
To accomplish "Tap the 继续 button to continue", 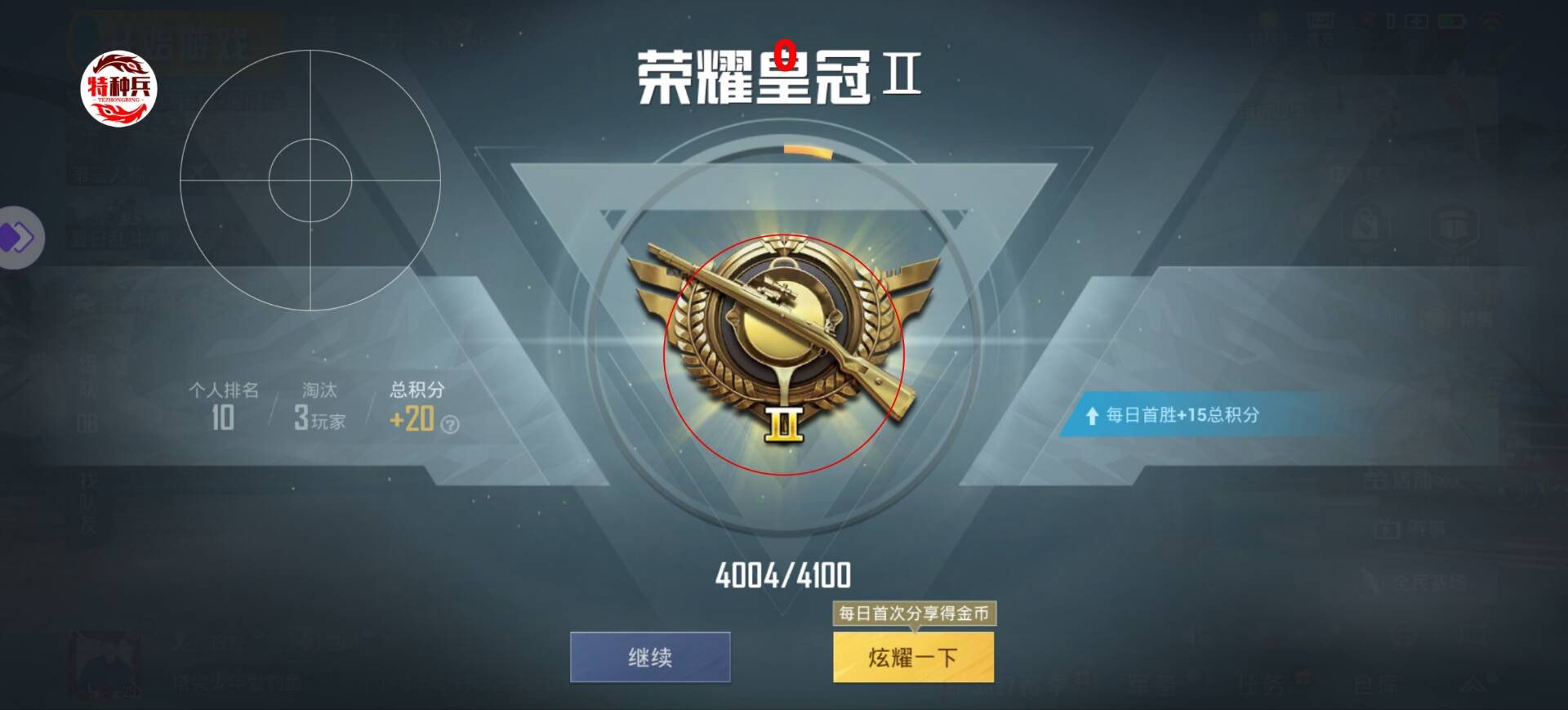I will 649,657.
